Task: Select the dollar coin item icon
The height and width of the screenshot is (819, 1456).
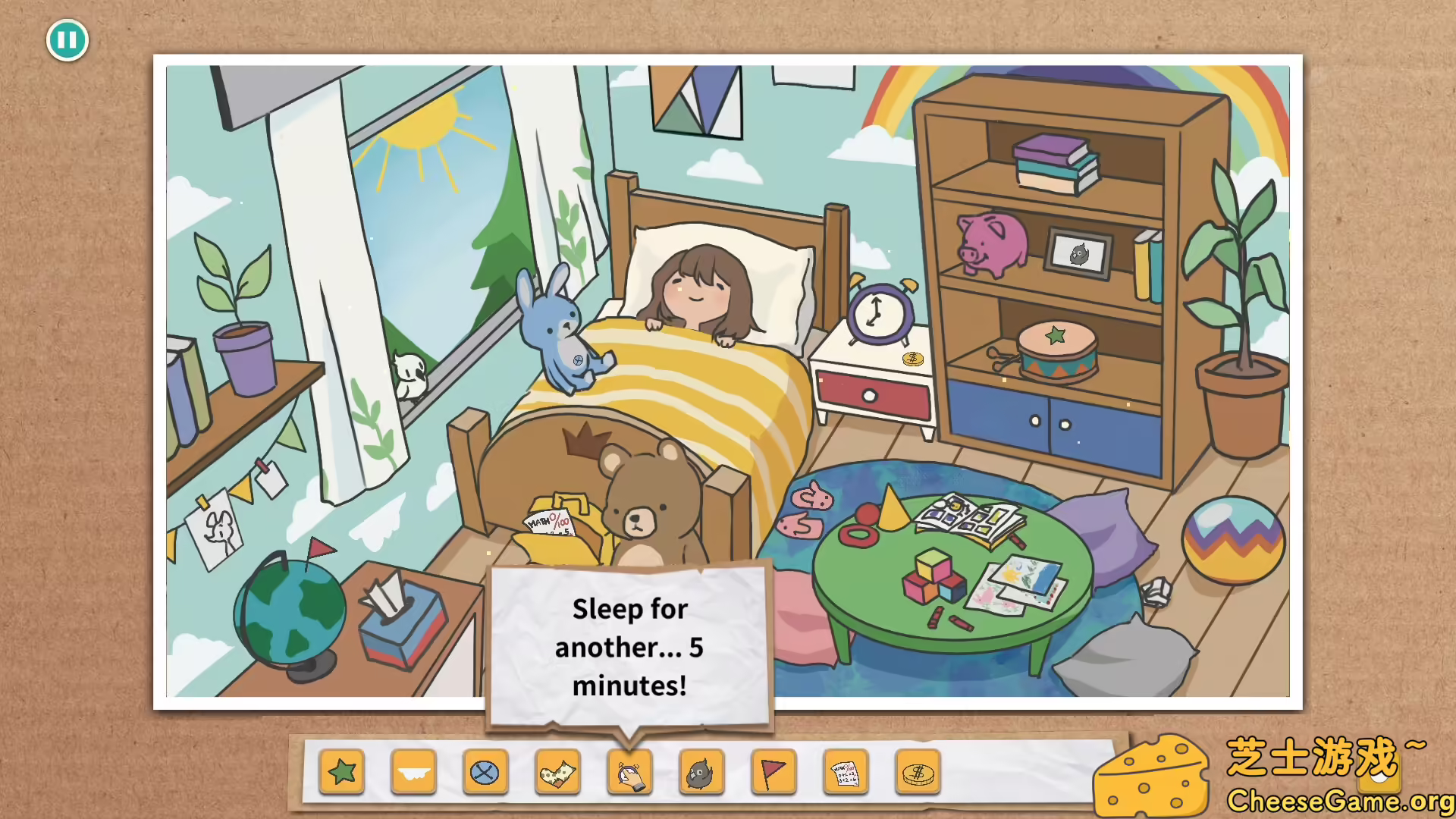Action: [918, 772]
